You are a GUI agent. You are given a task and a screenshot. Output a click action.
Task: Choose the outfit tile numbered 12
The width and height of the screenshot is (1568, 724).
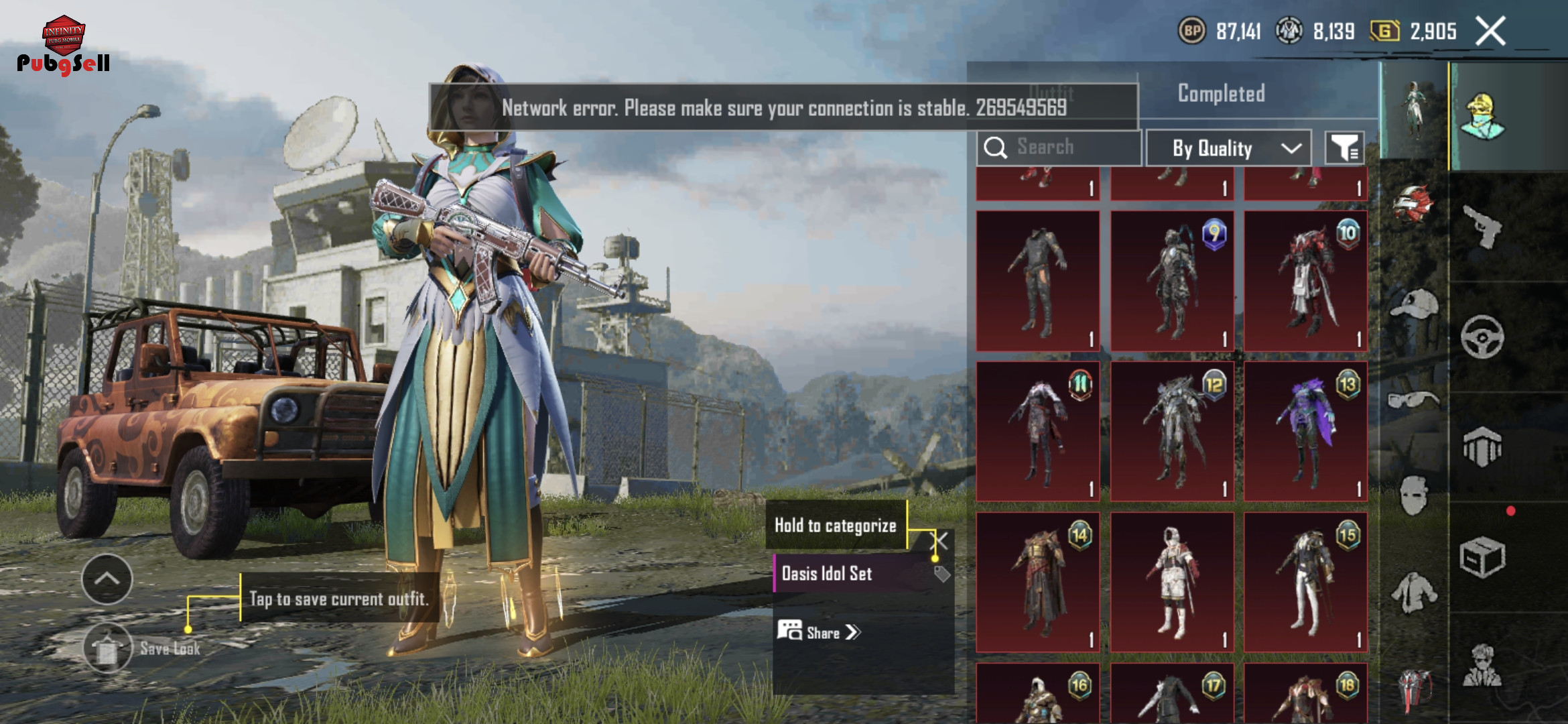1171,432
